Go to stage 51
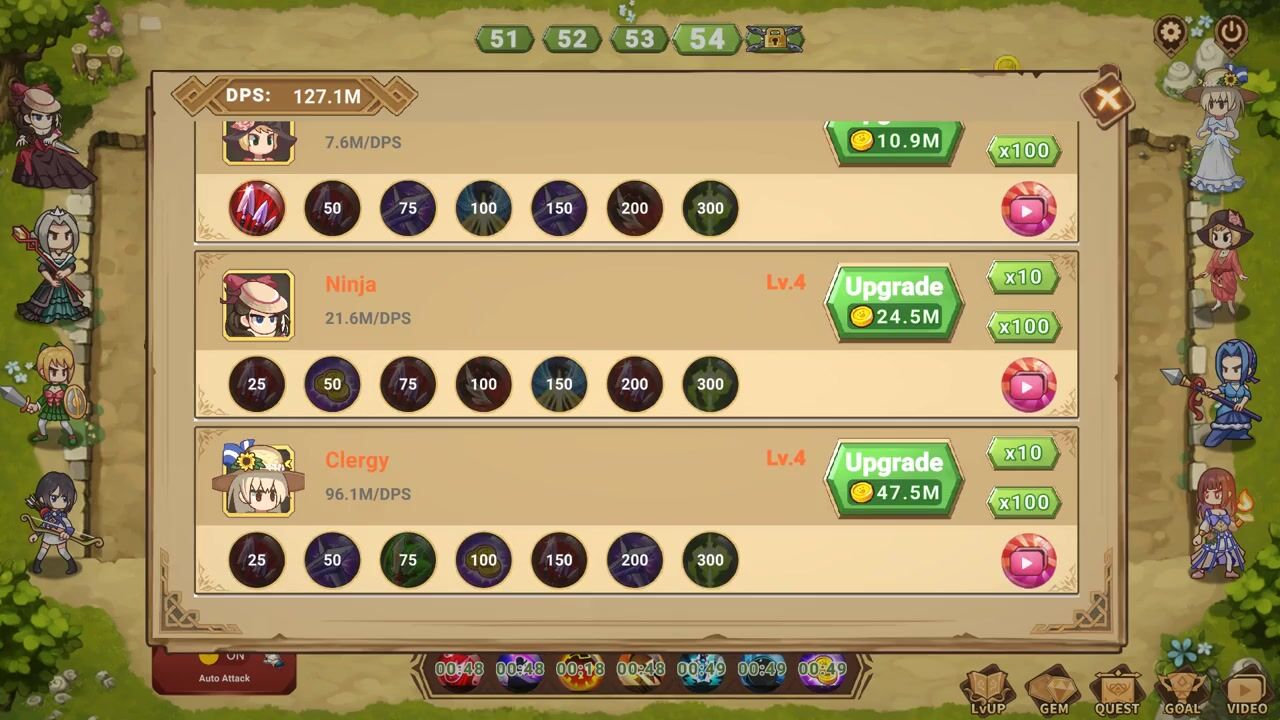1280x720 pixels. point(504,39)
